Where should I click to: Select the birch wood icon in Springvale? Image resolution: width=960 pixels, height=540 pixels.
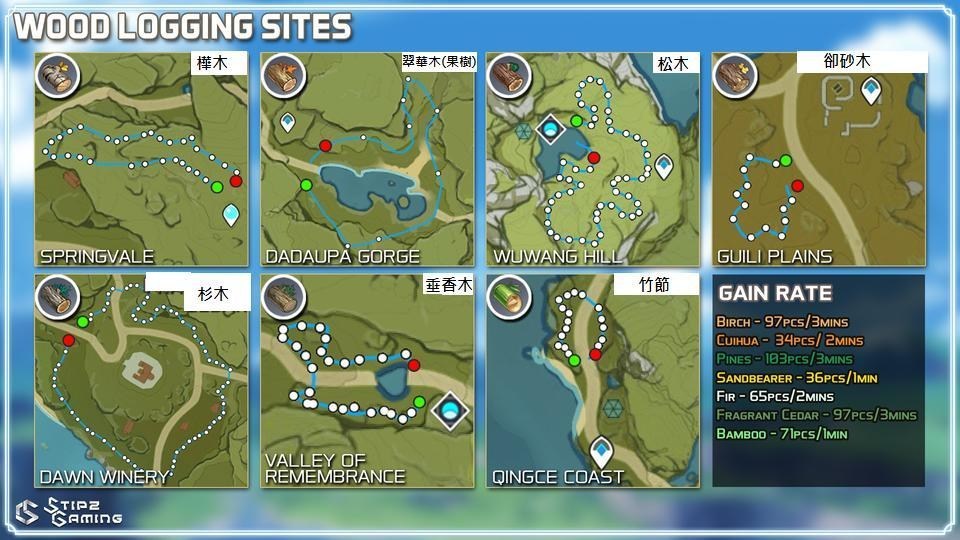click(x=56, y=75)
